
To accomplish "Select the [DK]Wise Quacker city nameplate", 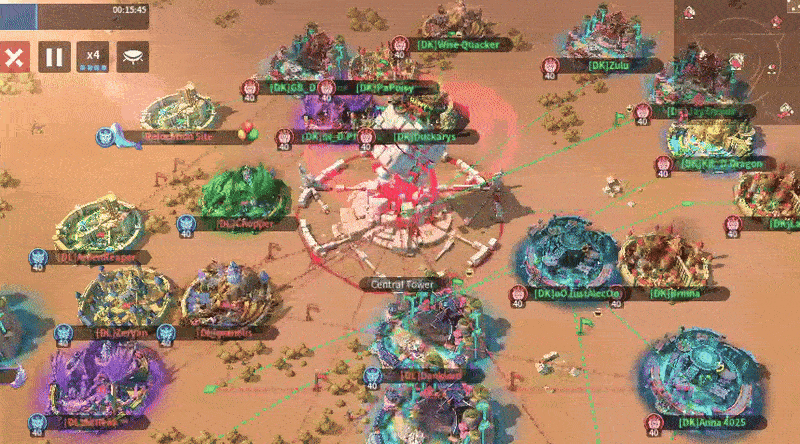I will (464, 44).
